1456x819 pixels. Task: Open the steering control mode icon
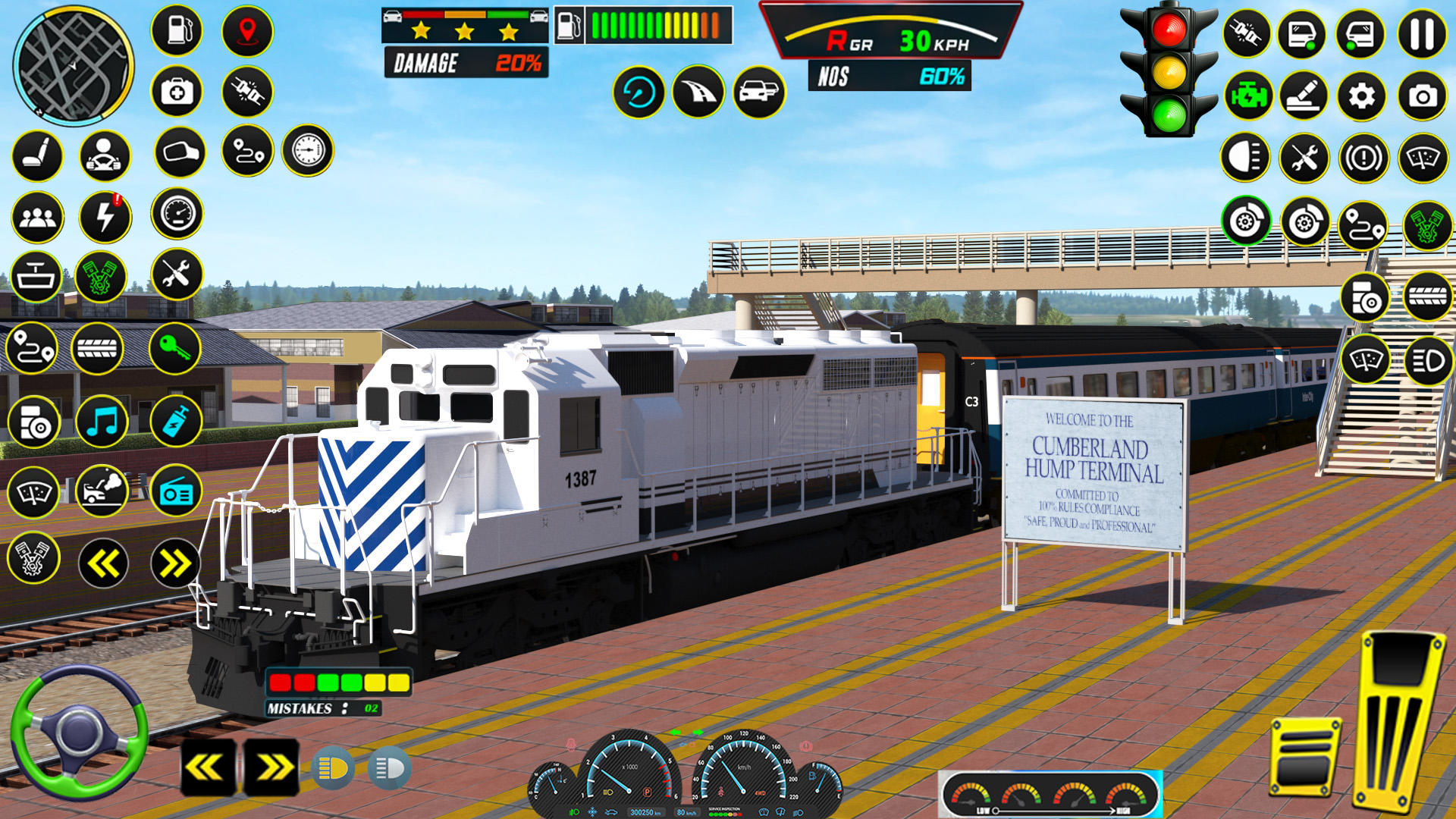104,152
